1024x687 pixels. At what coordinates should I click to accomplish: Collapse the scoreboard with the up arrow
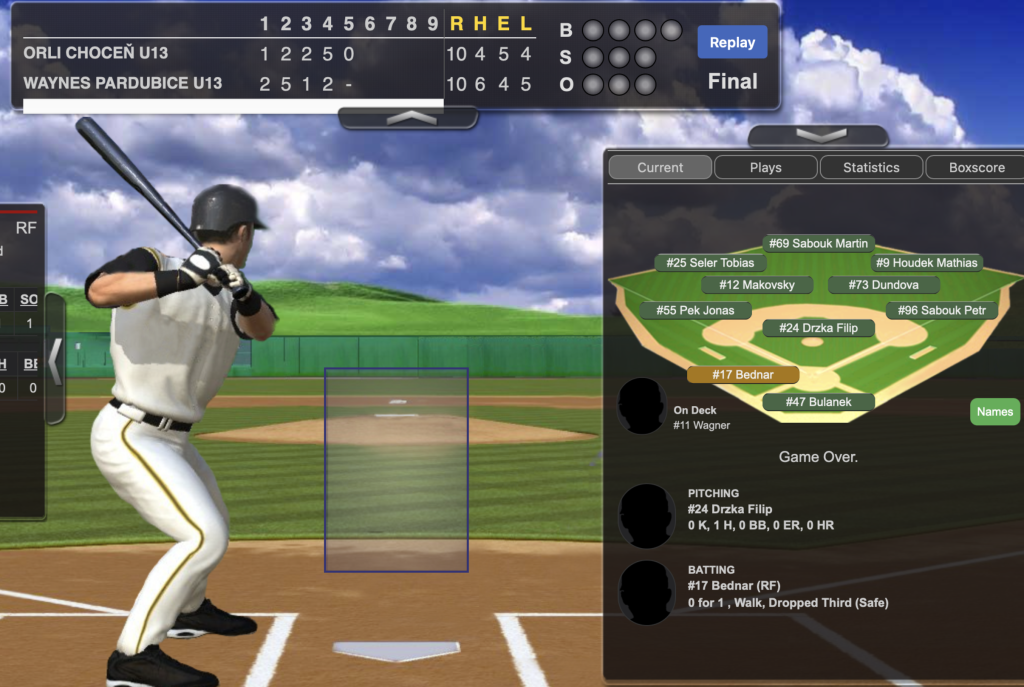click(x=408, y=118)
